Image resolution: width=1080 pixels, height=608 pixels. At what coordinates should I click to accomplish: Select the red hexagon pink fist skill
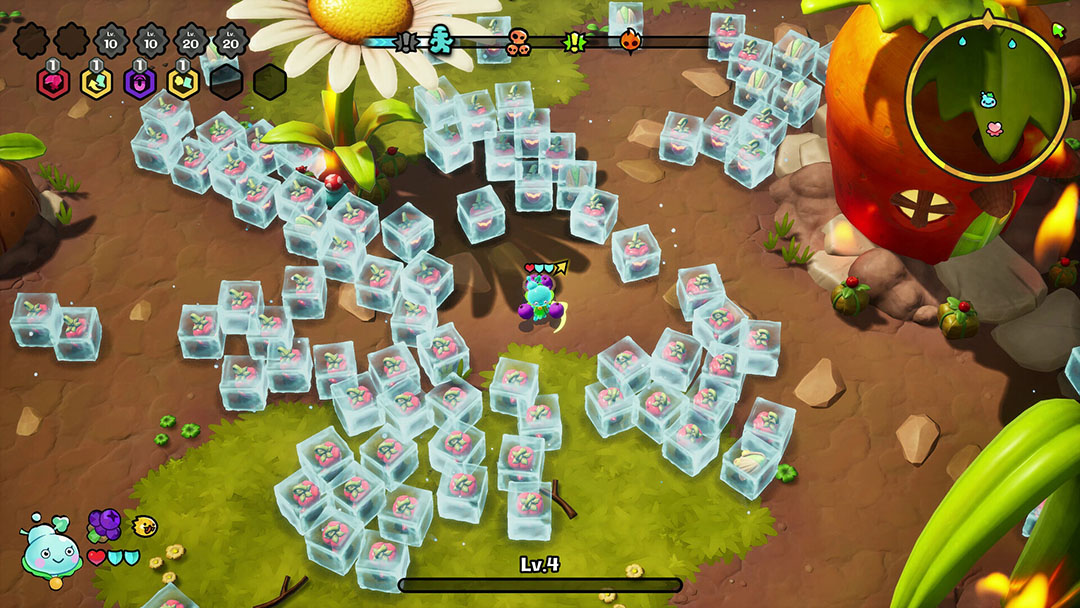coord(53,82)
